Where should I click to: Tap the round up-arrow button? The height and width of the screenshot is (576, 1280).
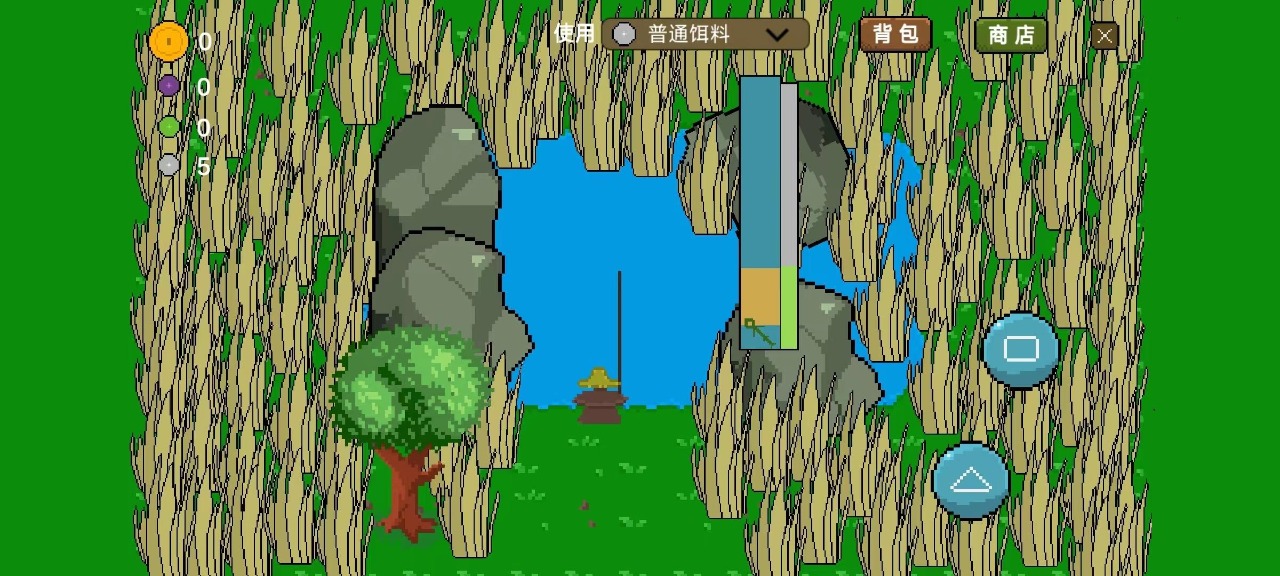pos(970,481)
